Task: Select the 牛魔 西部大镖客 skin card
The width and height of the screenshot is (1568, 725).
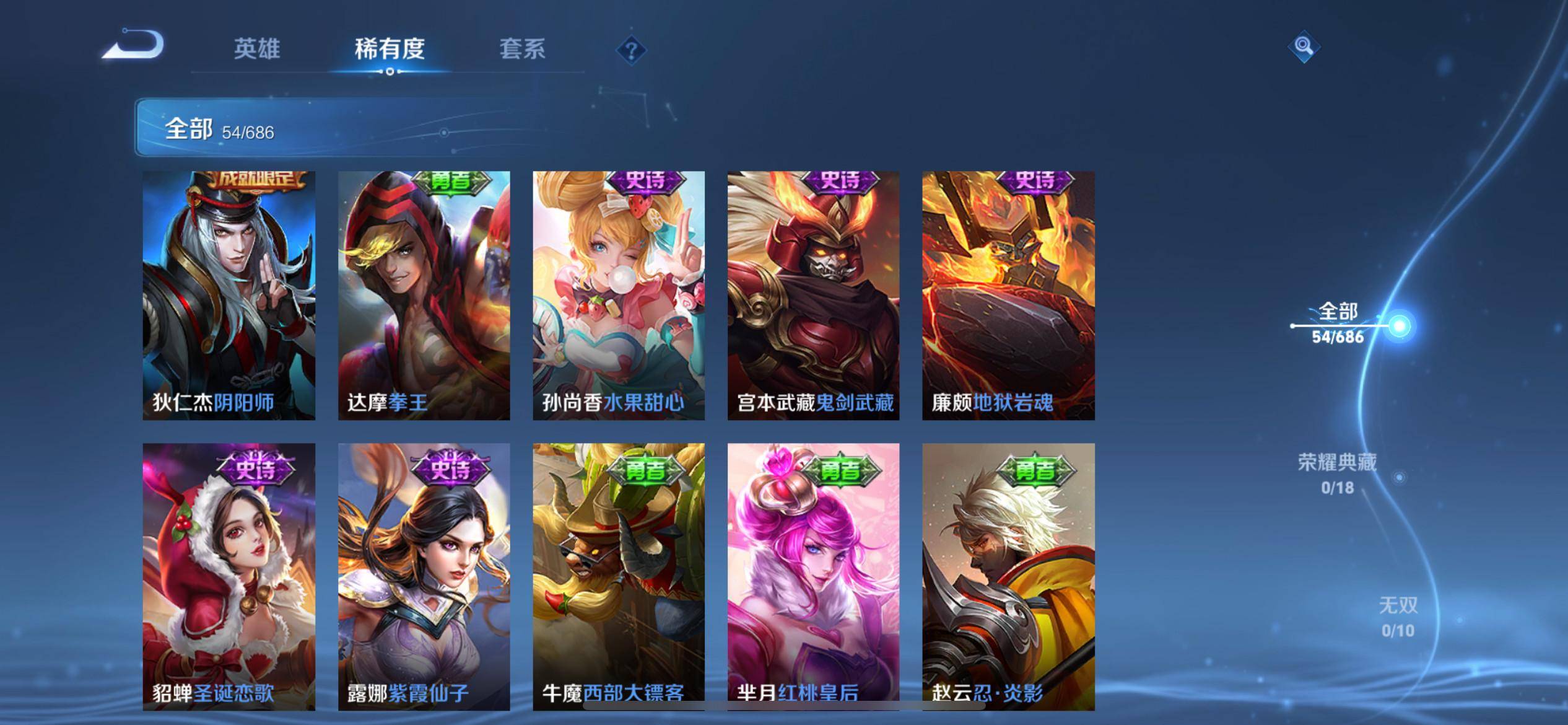Action: click(618, 576)
